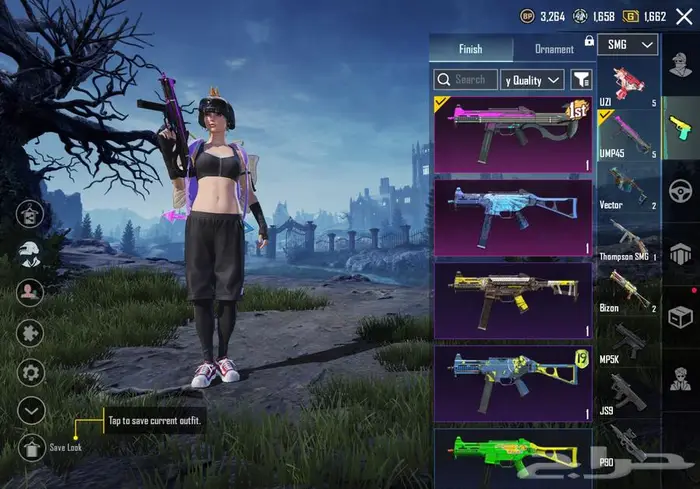Close the inventory screen with the X
The width and height of the screenshot is (700, 489).
coord(684,16)
